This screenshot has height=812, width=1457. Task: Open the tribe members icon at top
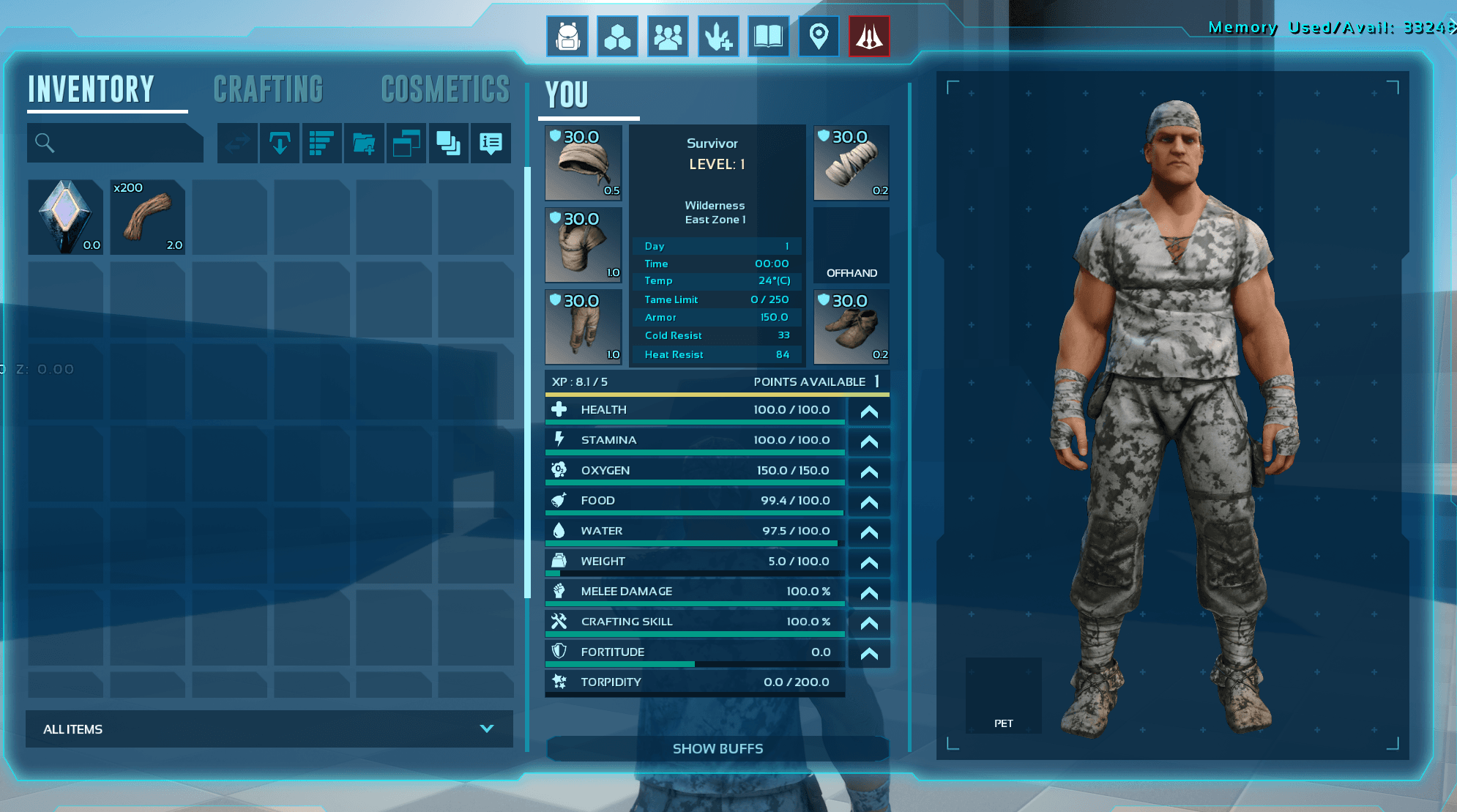click(668, 37)
